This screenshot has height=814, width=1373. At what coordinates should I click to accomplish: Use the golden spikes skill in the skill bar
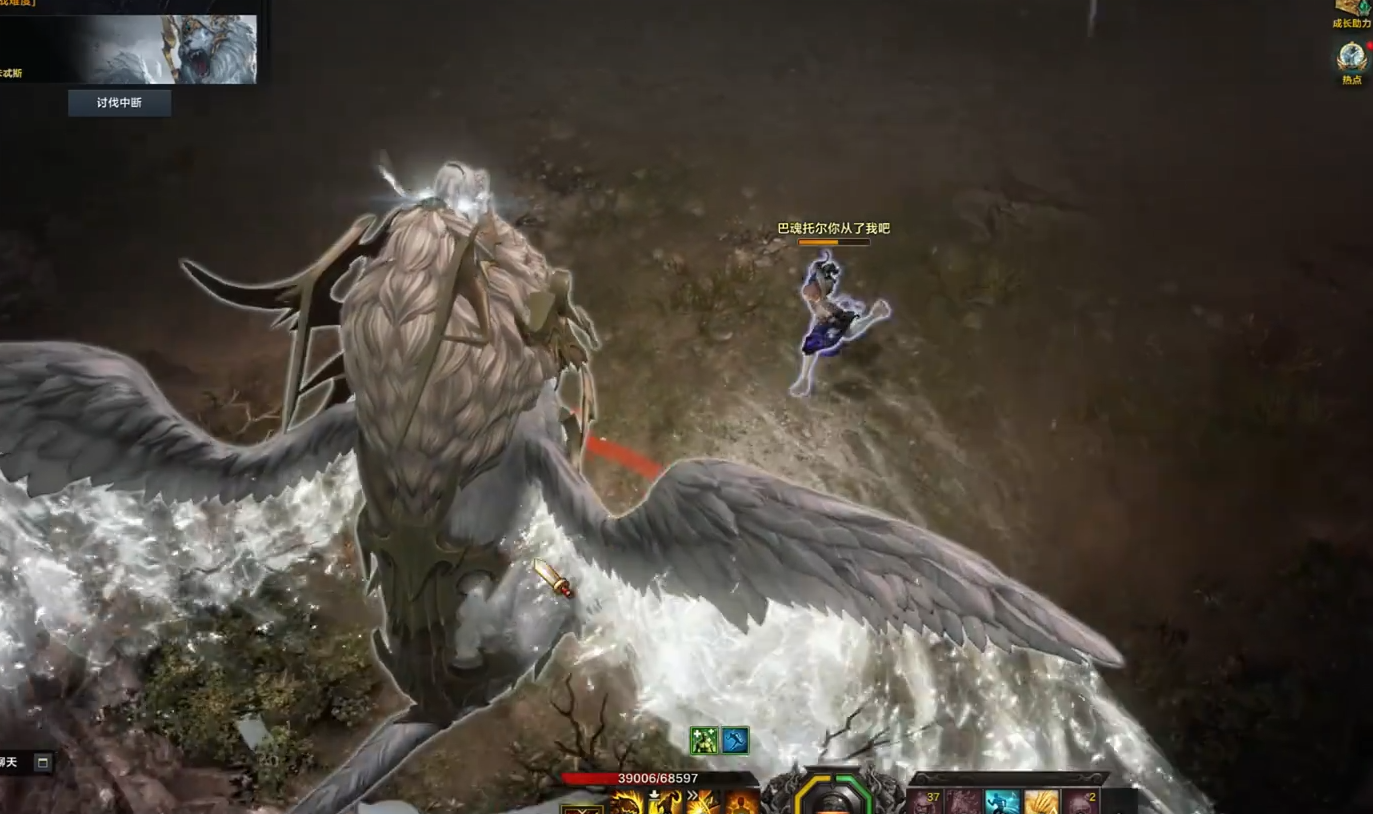pyautogui.click(x=1041, y=802)
